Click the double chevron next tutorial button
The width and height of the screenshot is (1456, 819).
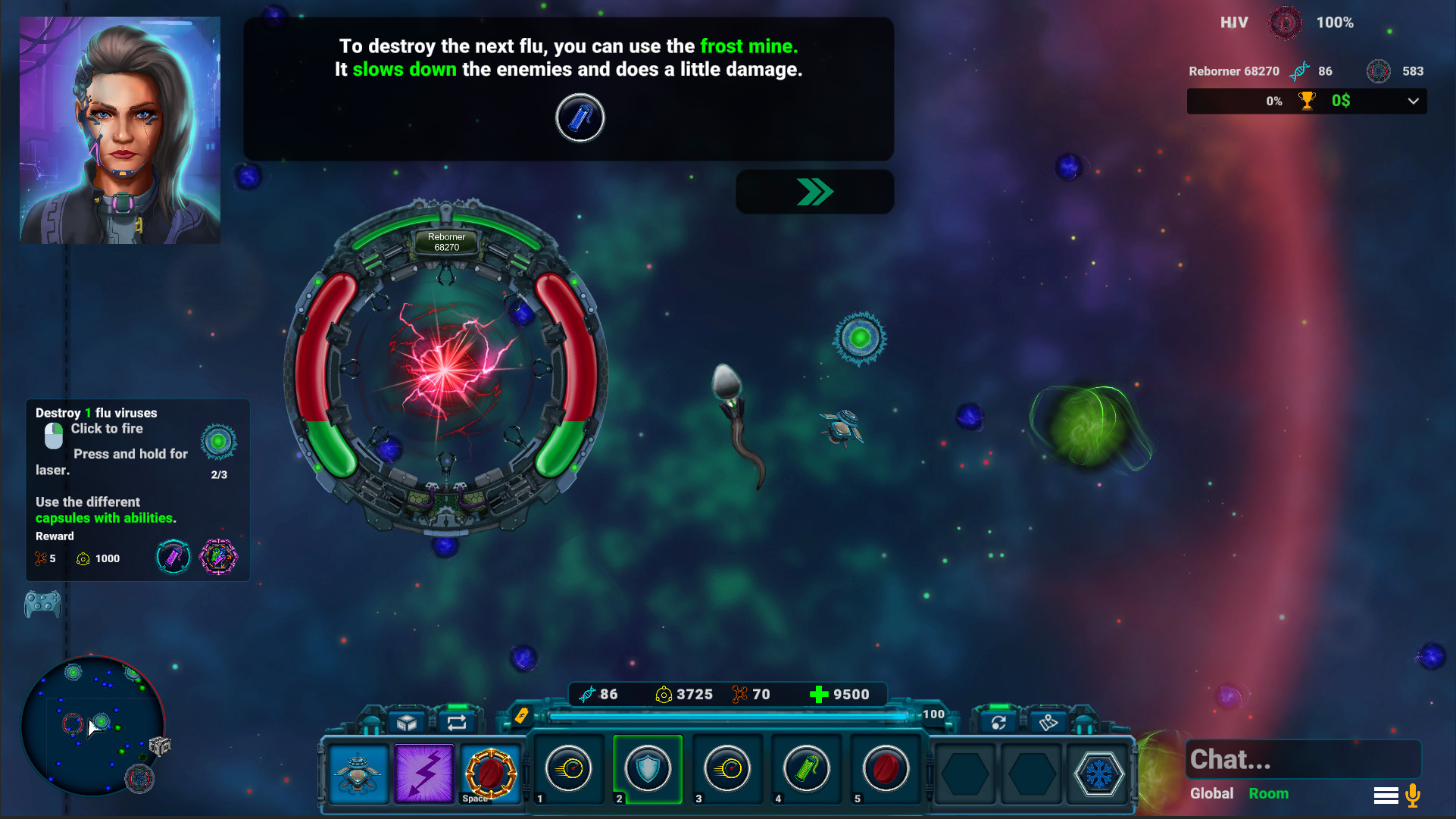click(x=814, y=192)
